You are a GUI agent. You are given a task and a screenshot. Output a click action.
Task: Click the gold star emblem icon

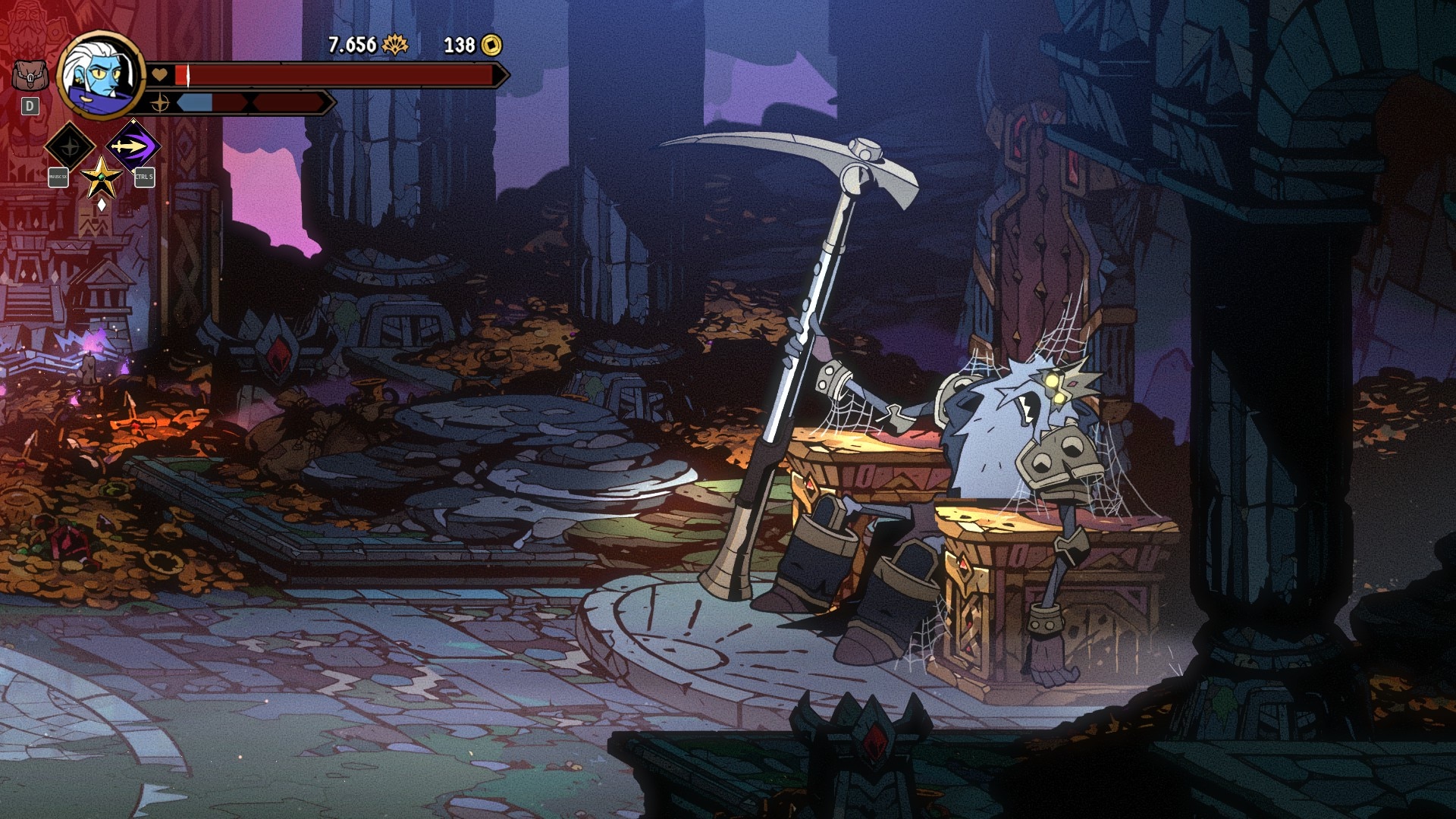click(x=101, y=179)
